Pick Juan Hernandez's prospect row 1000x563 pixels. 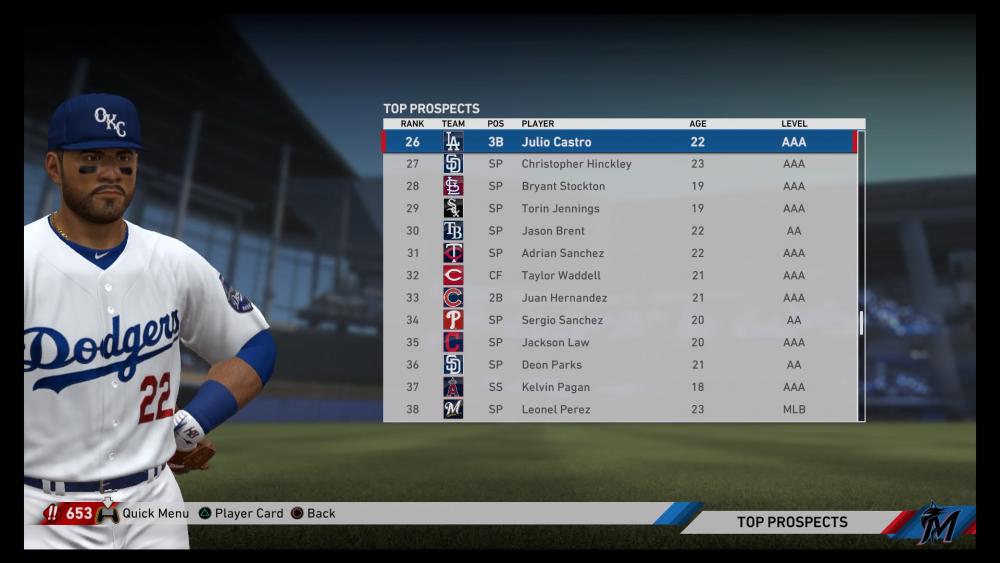pyautogui.click(x=620, y=298)
